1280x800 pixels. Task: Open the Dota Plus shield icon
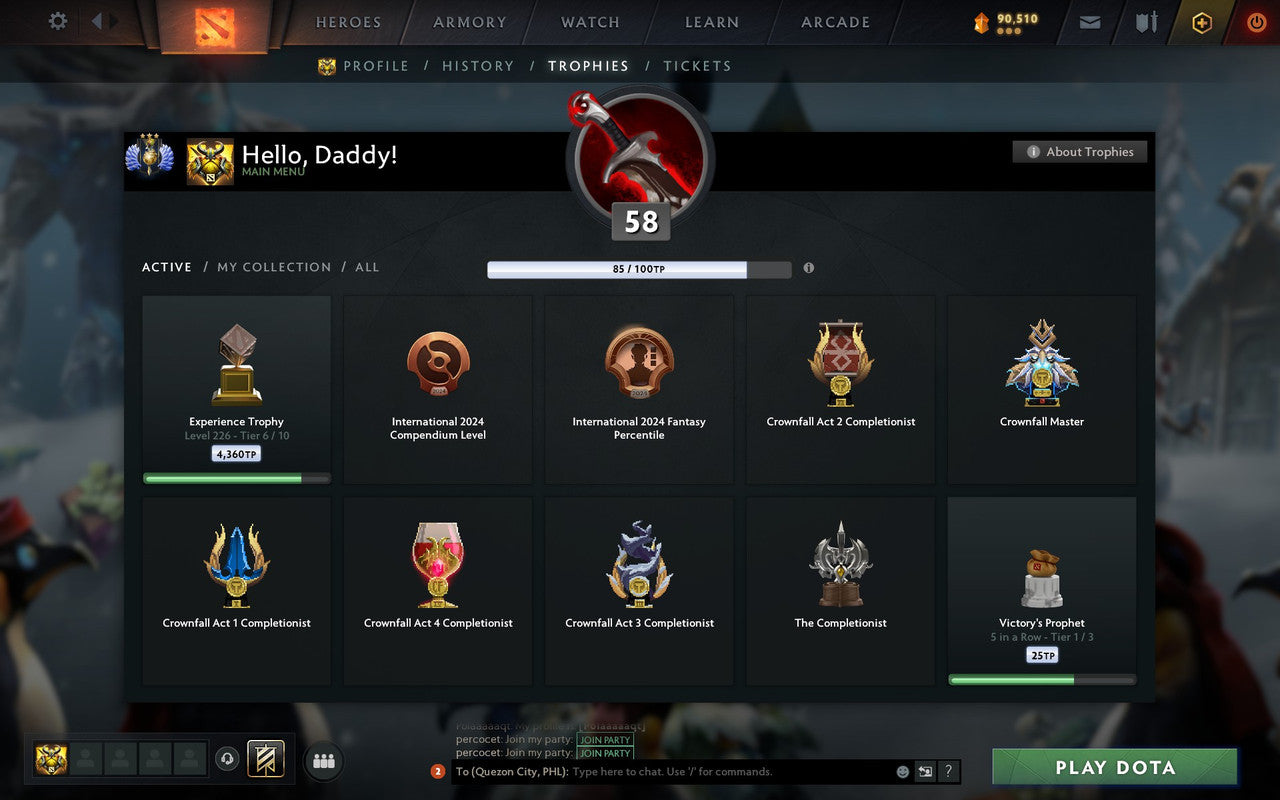[x=1201, y=22]
